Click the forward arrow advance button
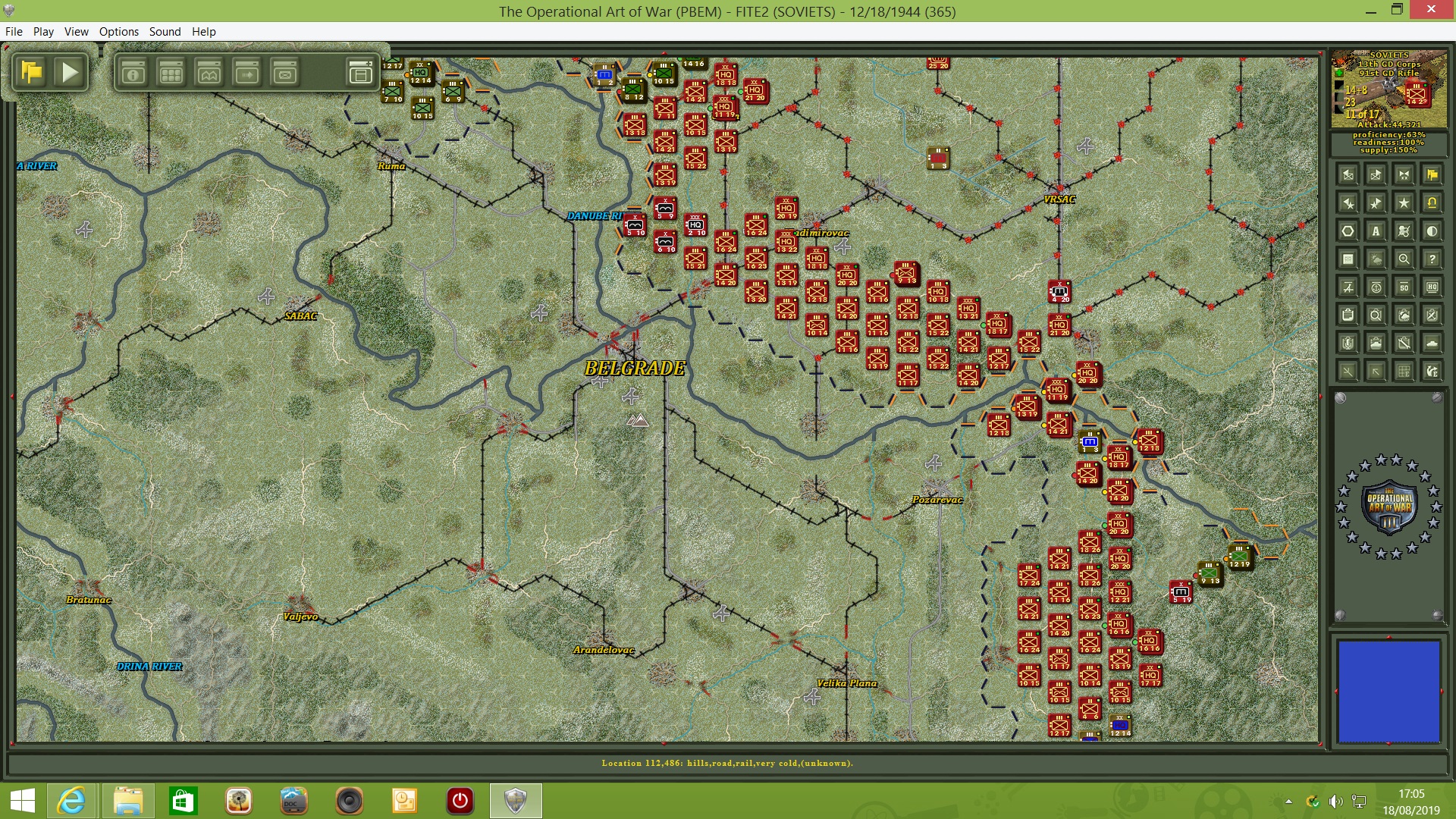The image size is (1456, 819). coord(246,74)
